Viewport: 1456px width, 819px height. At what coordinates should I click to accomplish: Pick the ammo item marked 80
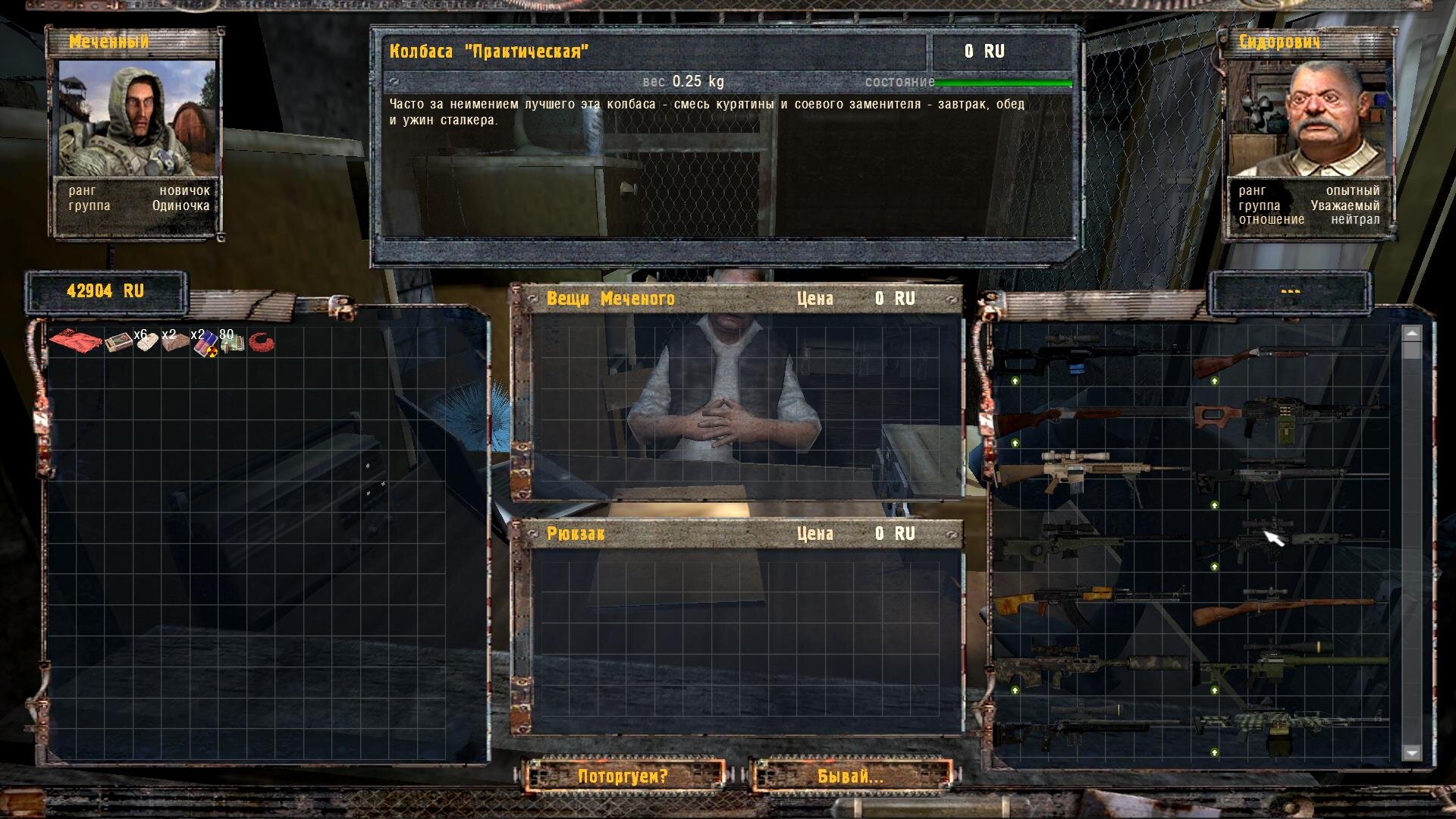click(232, 344)
